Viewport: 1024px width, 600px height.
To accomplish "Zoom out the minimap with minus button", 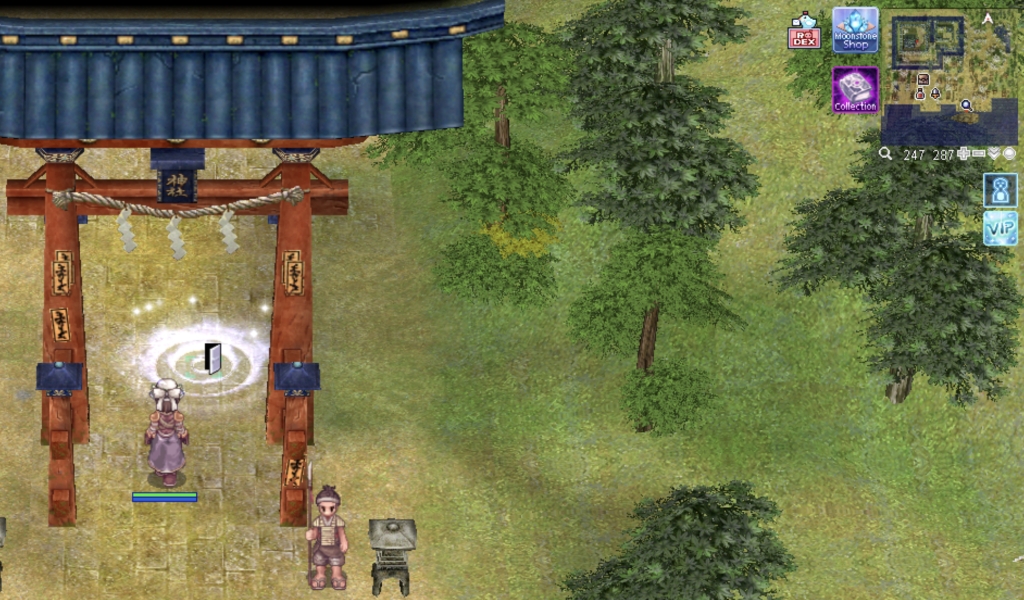I will [979, 154].
